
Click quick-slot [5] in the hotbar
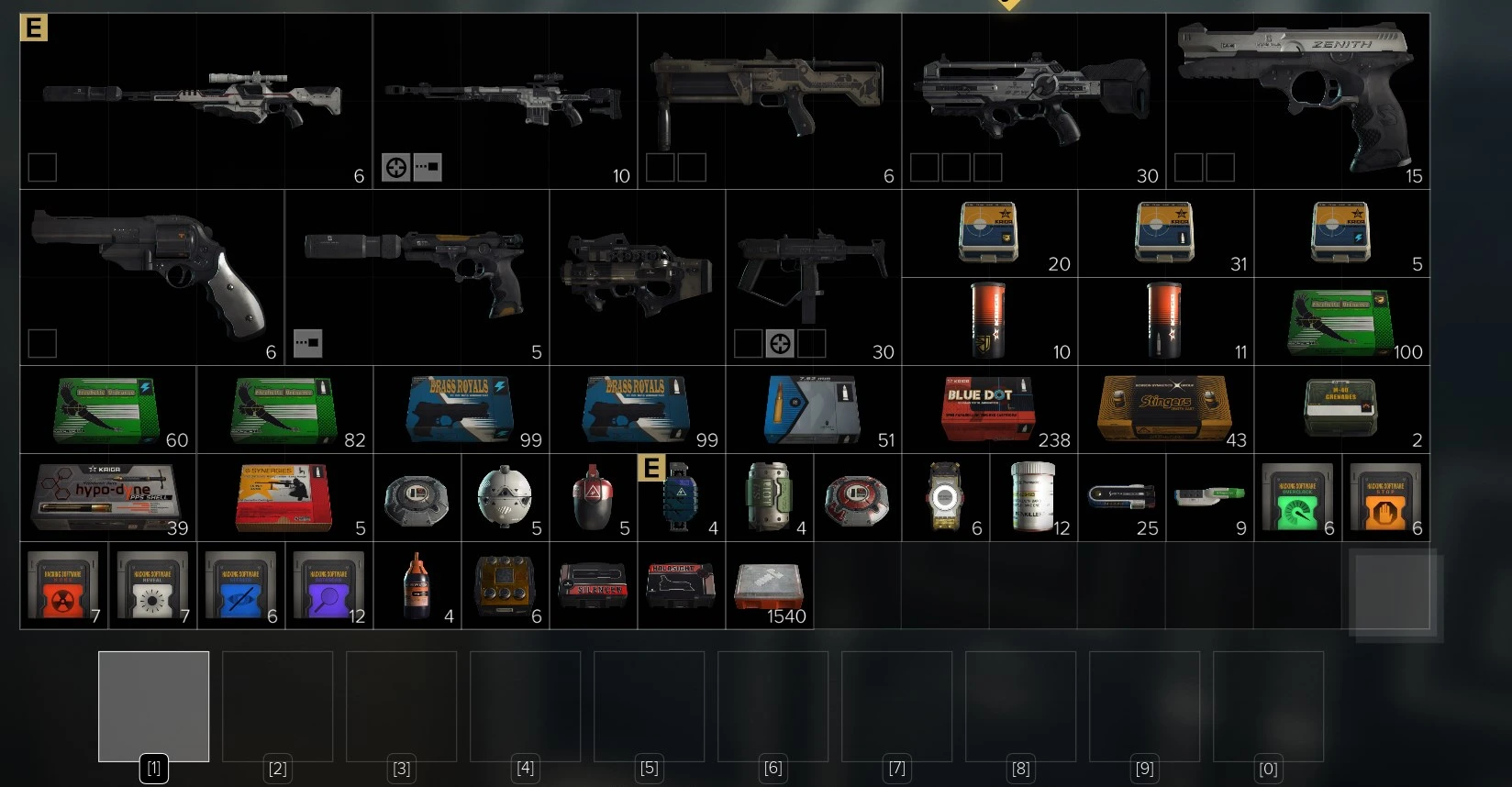tap(649, 706)
